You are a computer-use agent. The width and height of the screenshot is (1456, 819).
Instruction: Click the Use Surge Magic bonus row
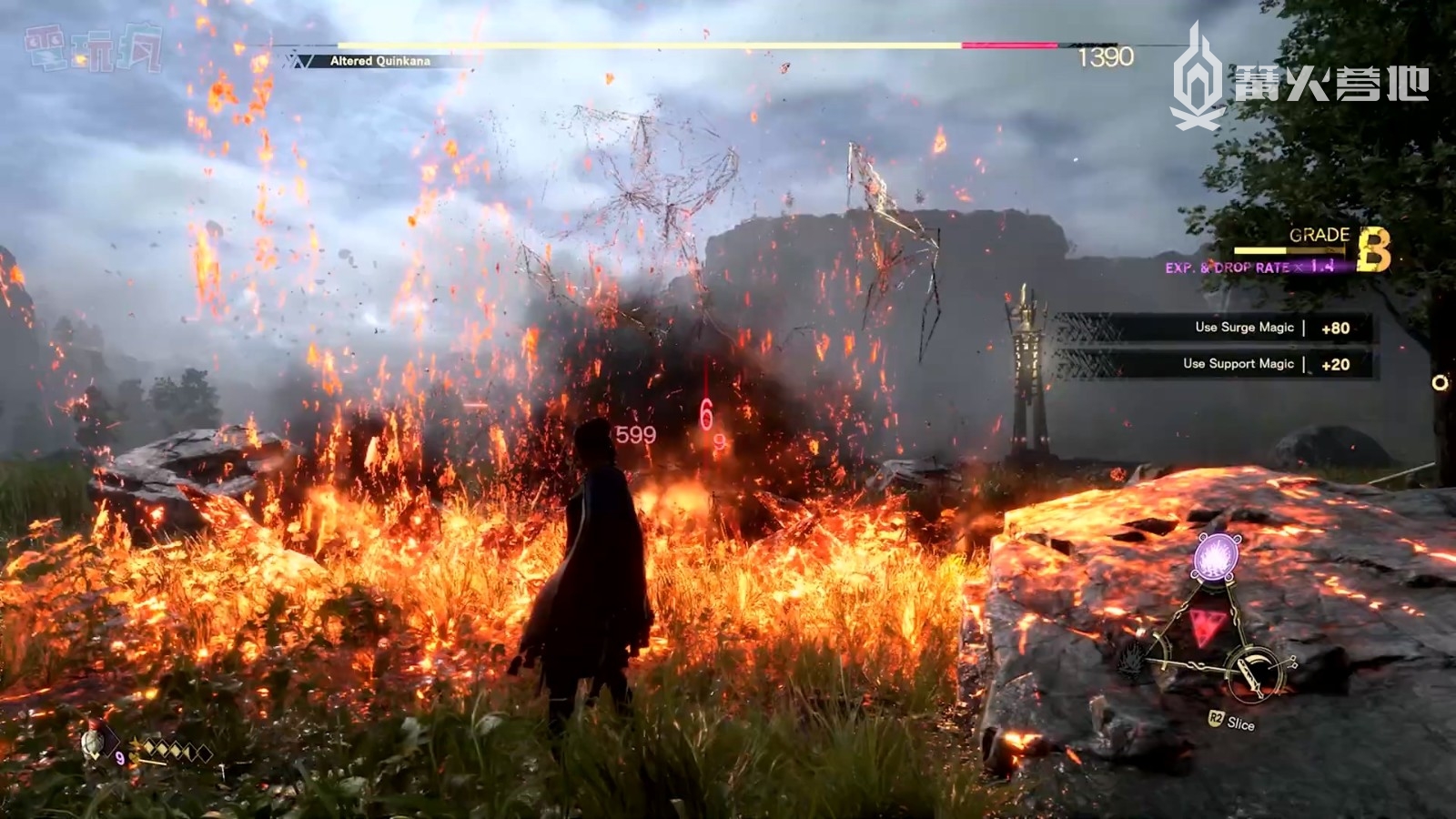pyautogui.click(x=1215, y=328)
